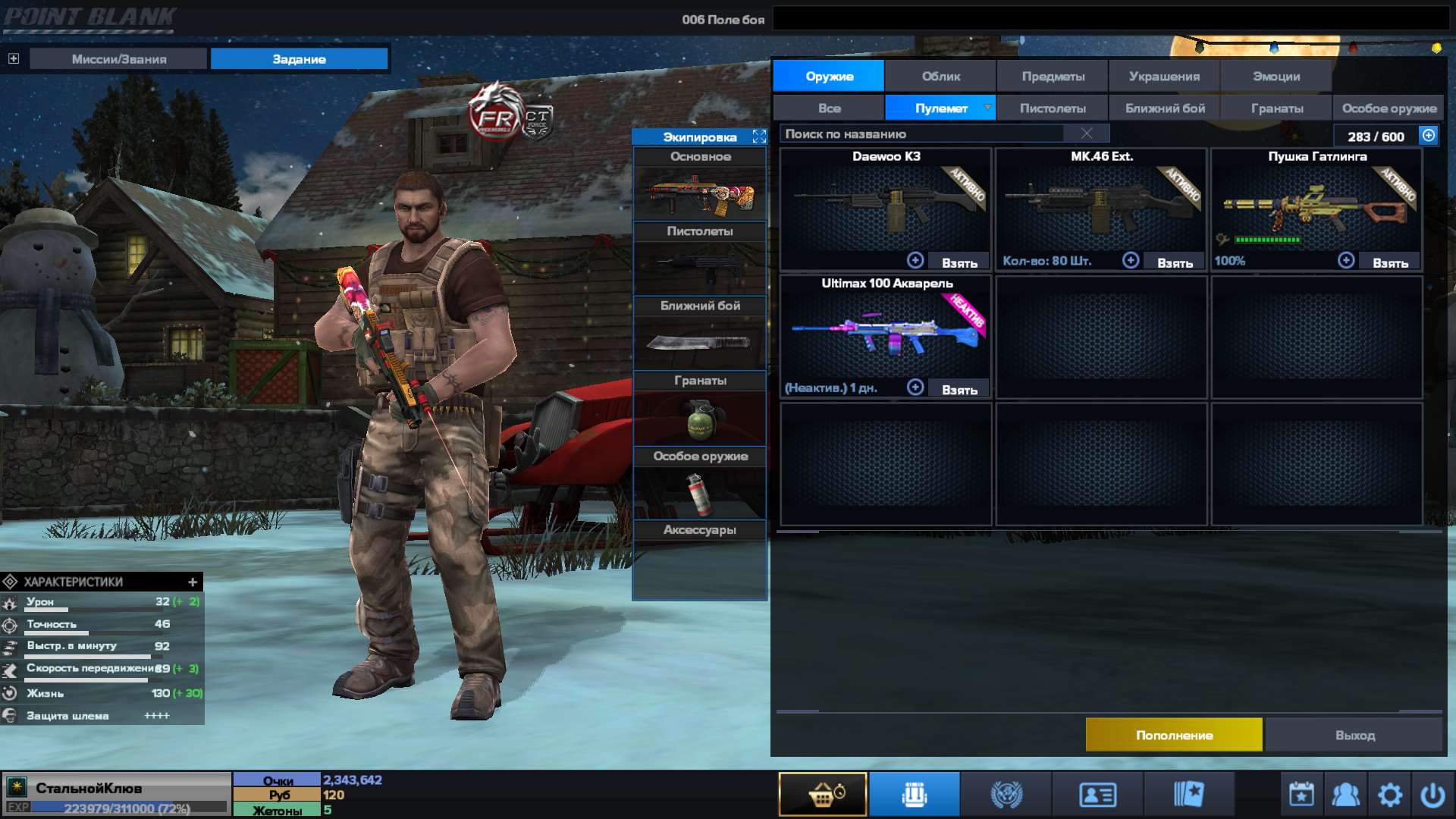Open the Пулемет category dropdown arrow
The image size is (1456, 819).
tap(987, 108)
